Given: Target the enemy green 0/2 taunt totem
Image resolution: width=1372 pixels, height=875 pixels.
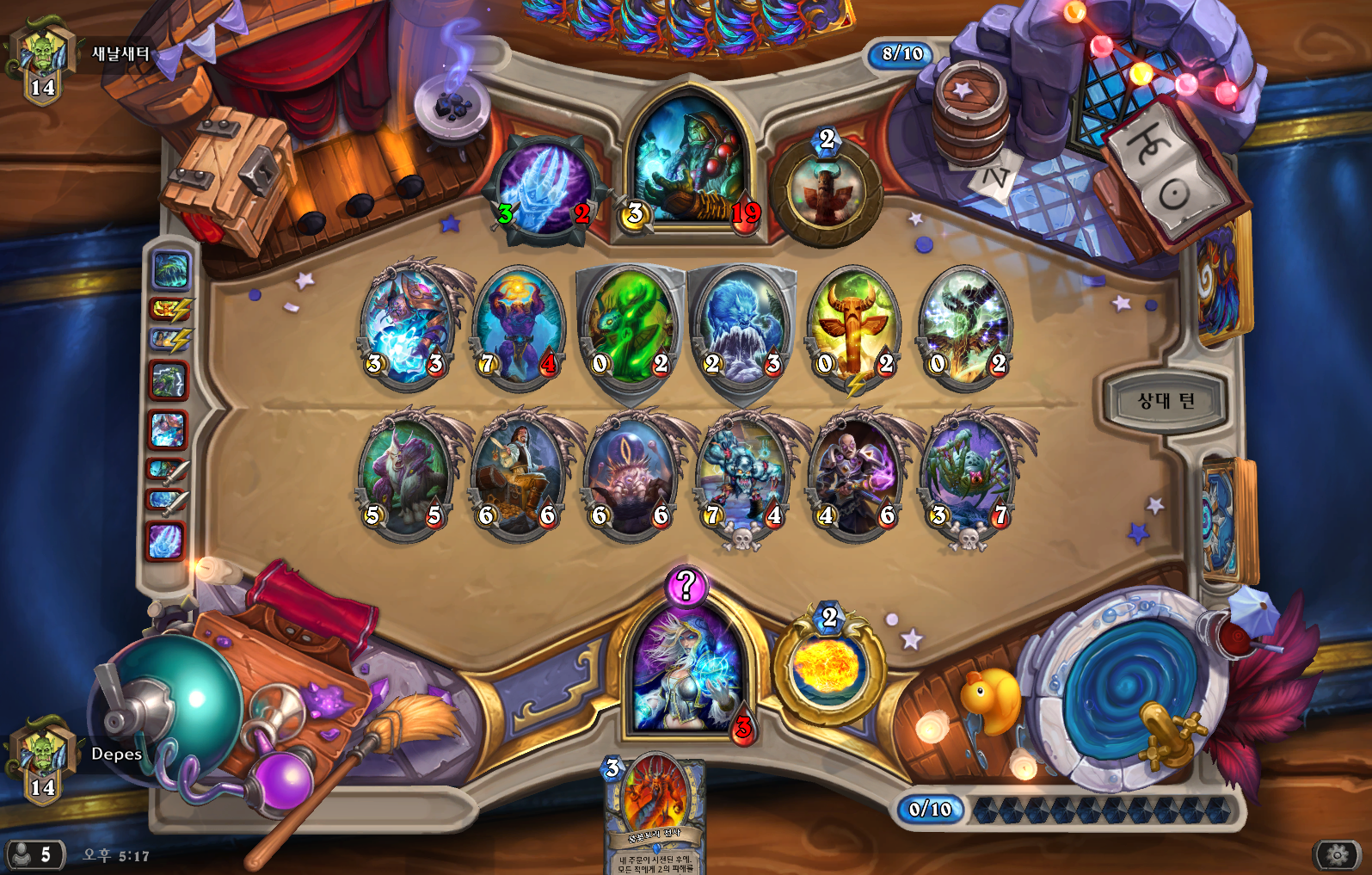Looking at the screenshot, I should 630,327.
